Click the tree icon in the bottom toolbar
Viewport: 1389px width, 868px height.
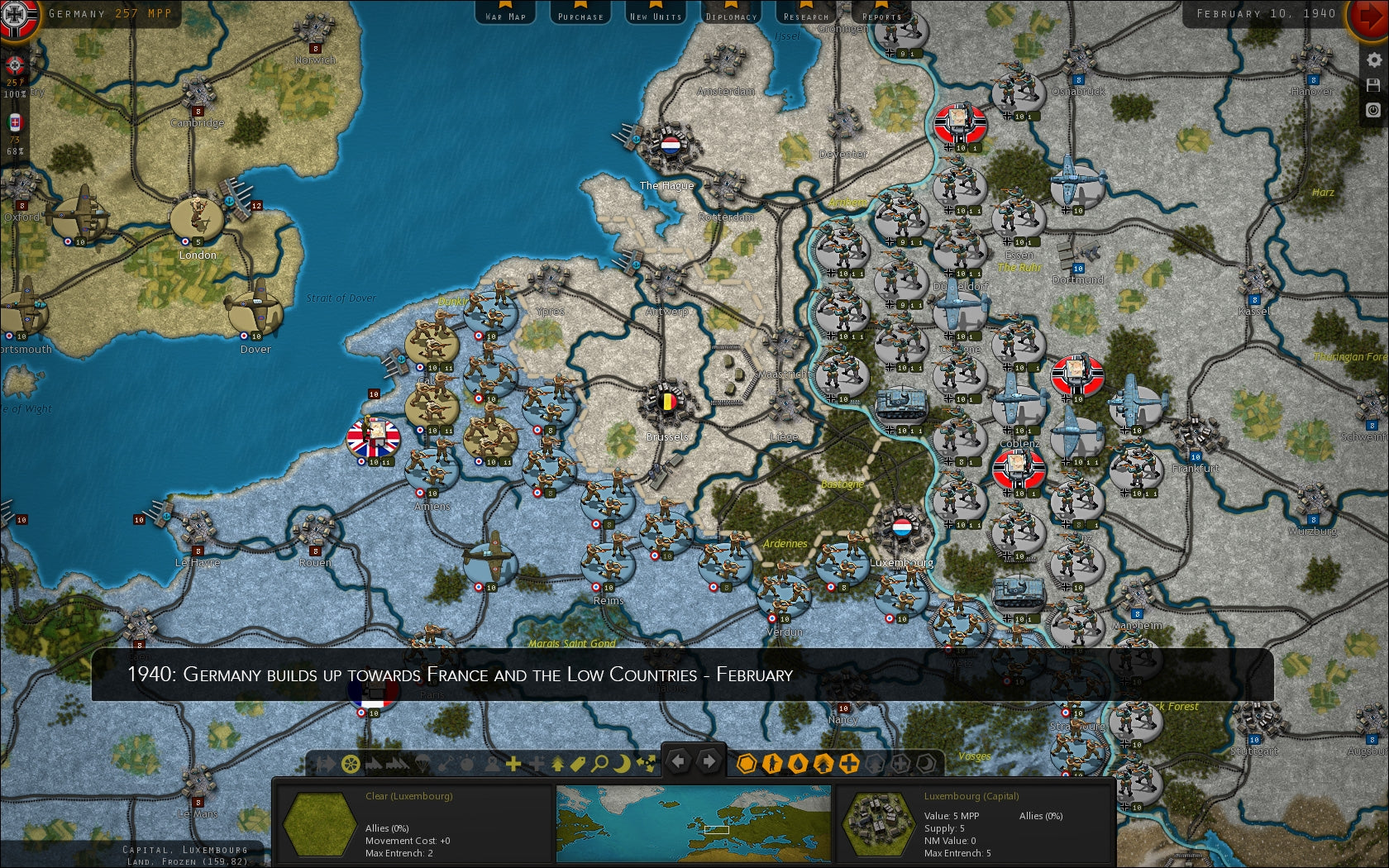click(557, 762)
